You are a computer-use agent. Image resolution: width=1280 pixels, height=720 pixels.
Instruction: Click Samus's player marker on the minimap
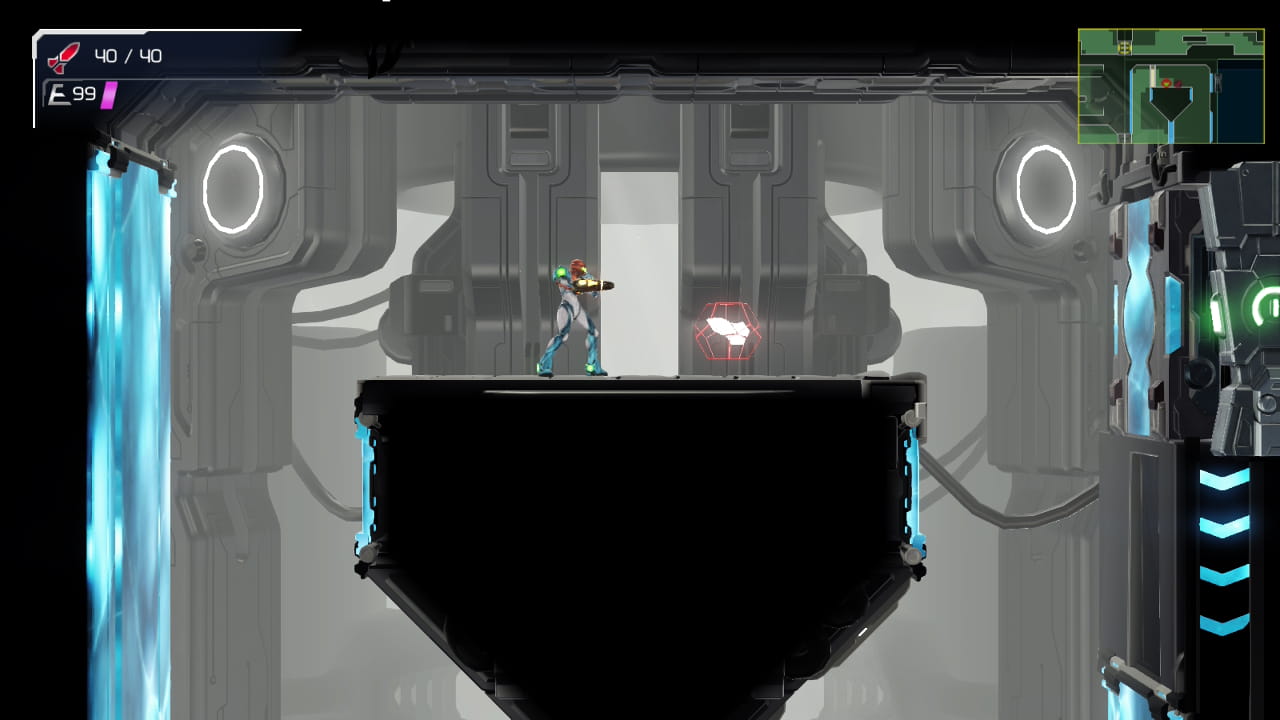tap(1167, 82)
